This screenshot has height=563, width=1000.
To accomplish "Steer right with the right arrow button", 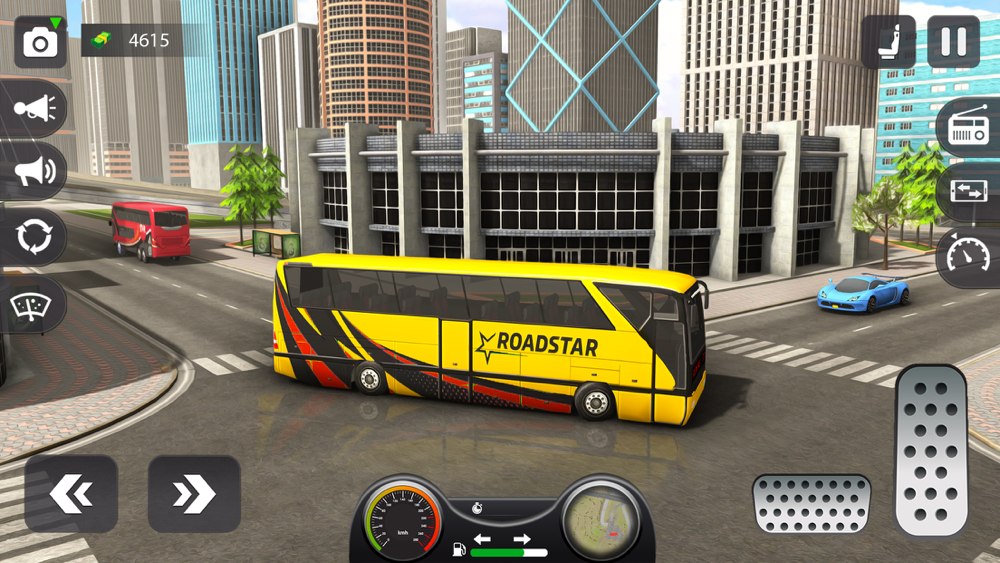I will pos(194,494).
